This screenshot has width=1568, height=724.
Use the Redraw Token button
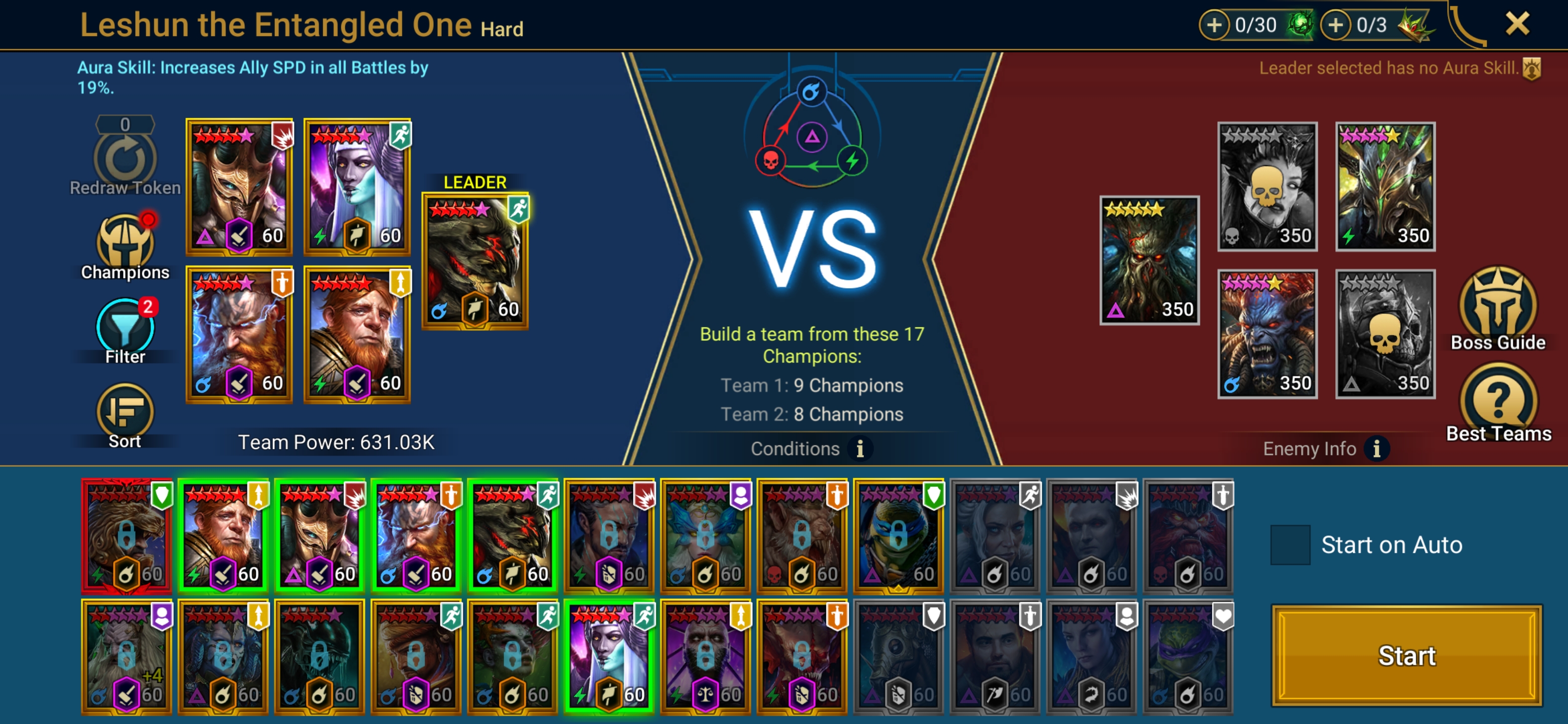[x=125, y=157]
